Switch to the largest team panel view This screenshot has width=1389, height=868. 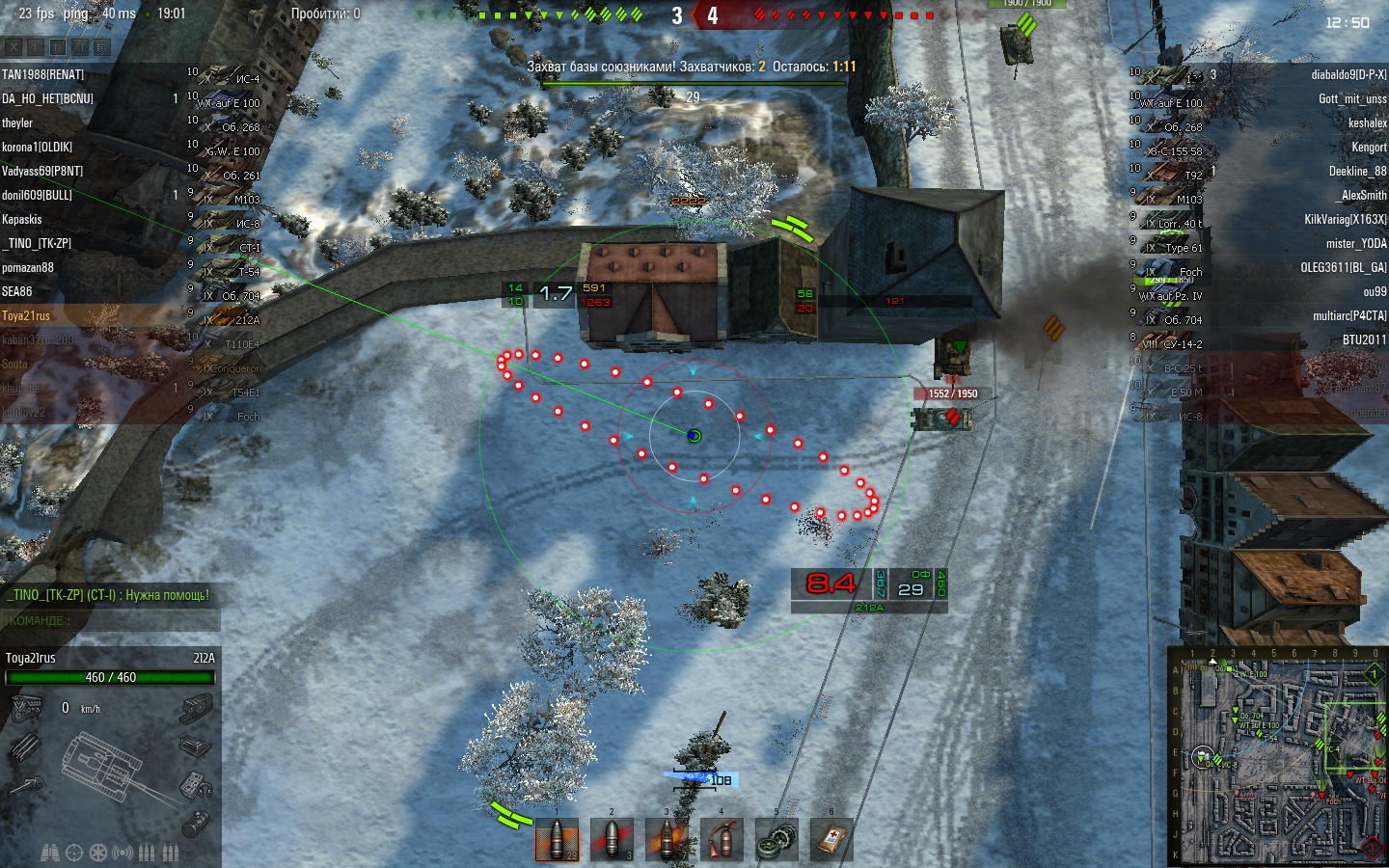click(101, 46)
